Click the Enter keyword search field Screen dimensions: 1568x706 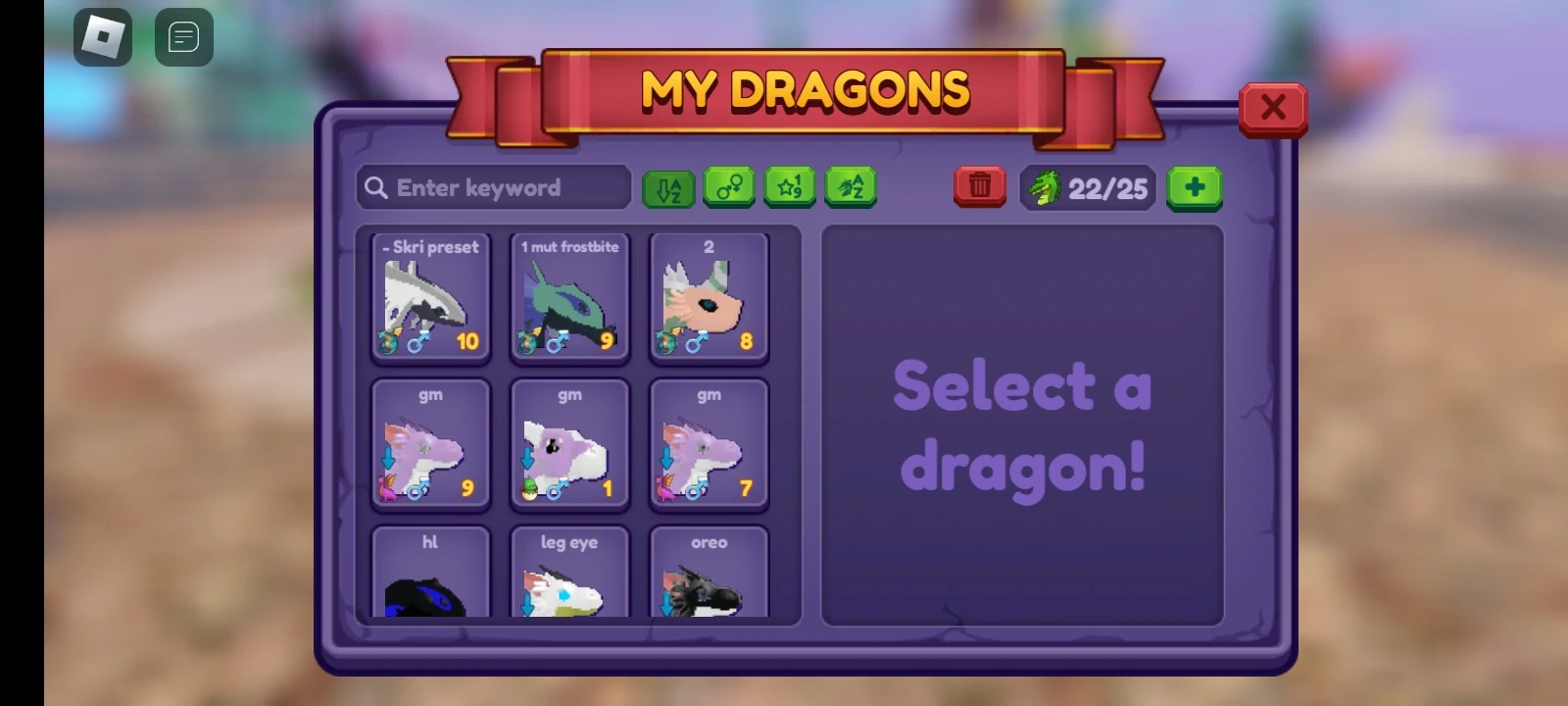493,187
